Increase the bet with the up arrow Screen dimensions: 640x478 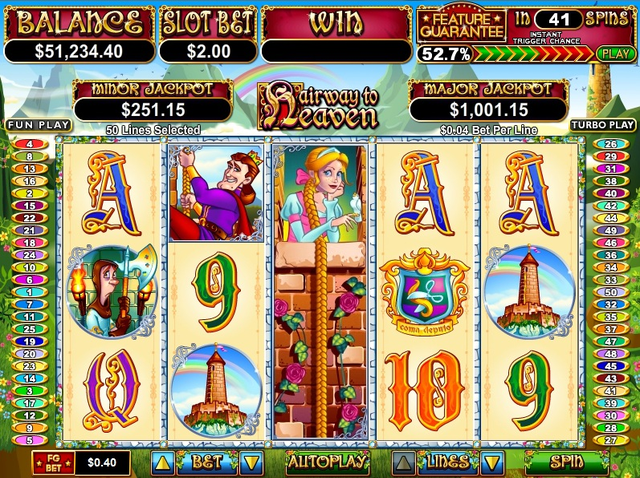pyautogui.click(x=163, y=462)
